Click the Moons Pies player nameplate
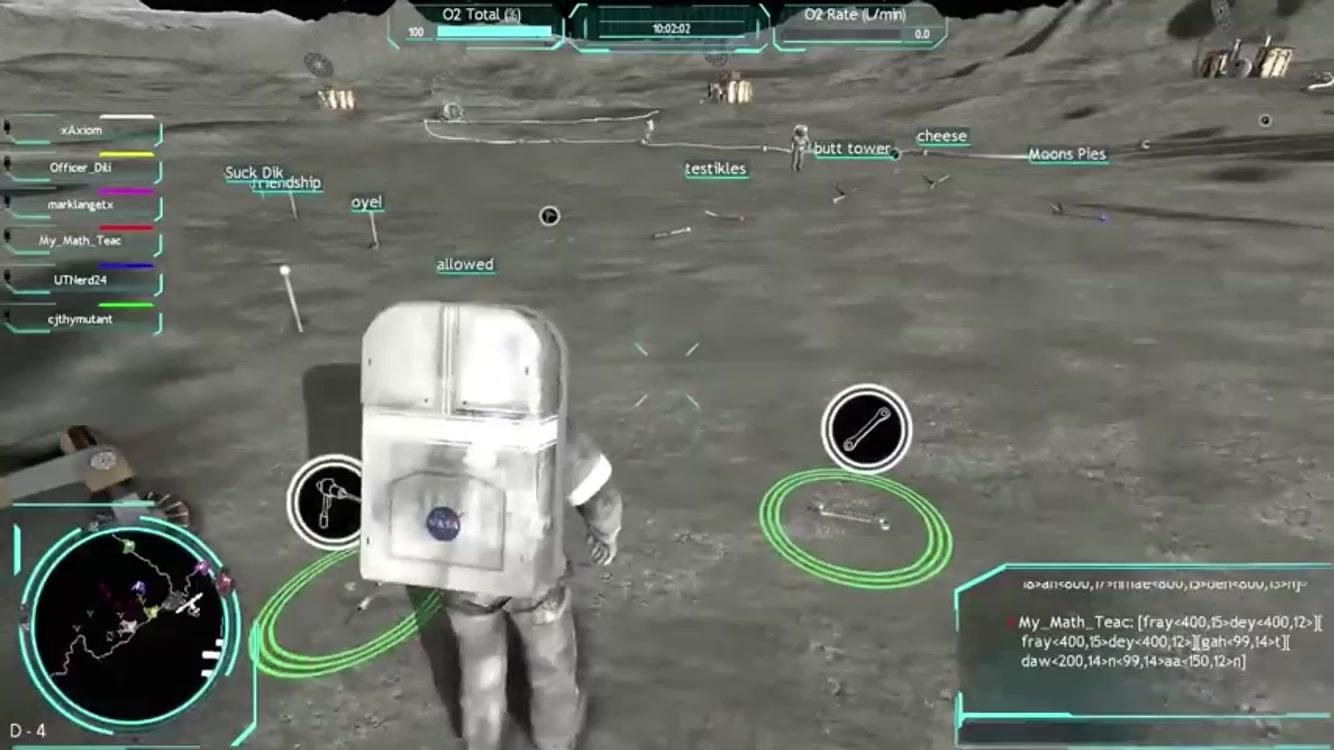 coord(1066,155)
